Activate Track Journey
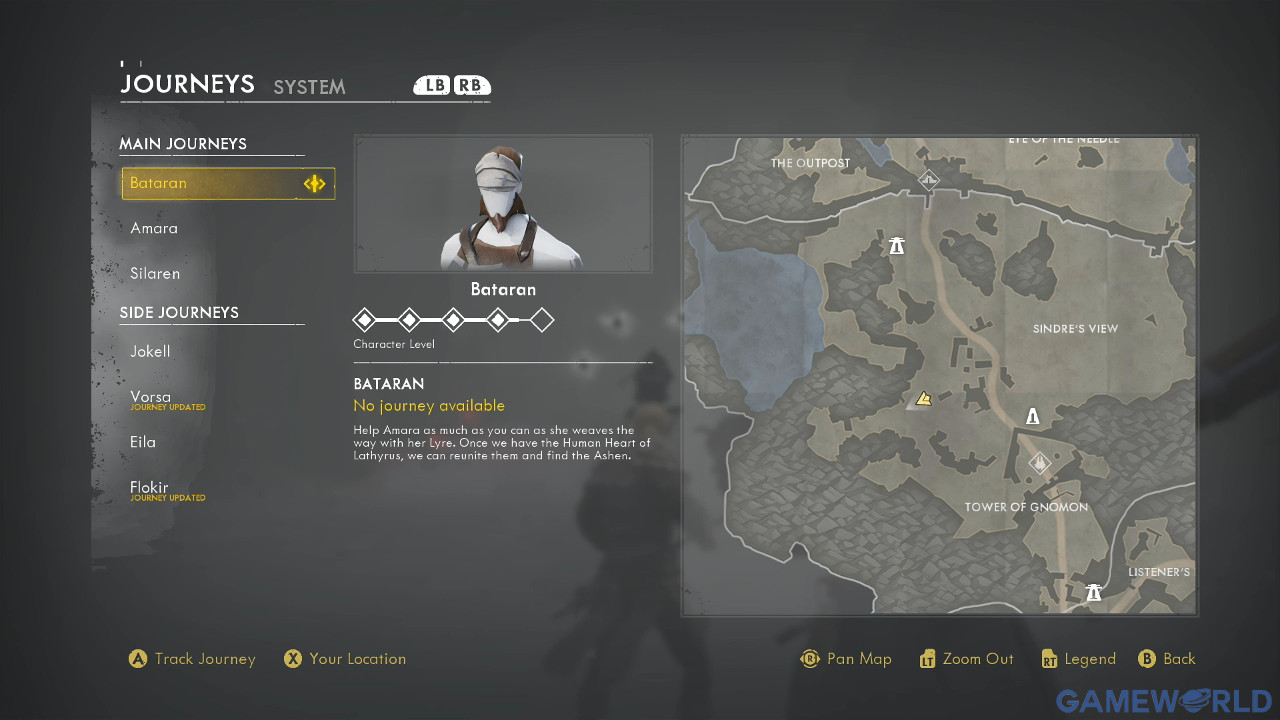This screenshot has width=1280, height=720. (x=192, y=659)
